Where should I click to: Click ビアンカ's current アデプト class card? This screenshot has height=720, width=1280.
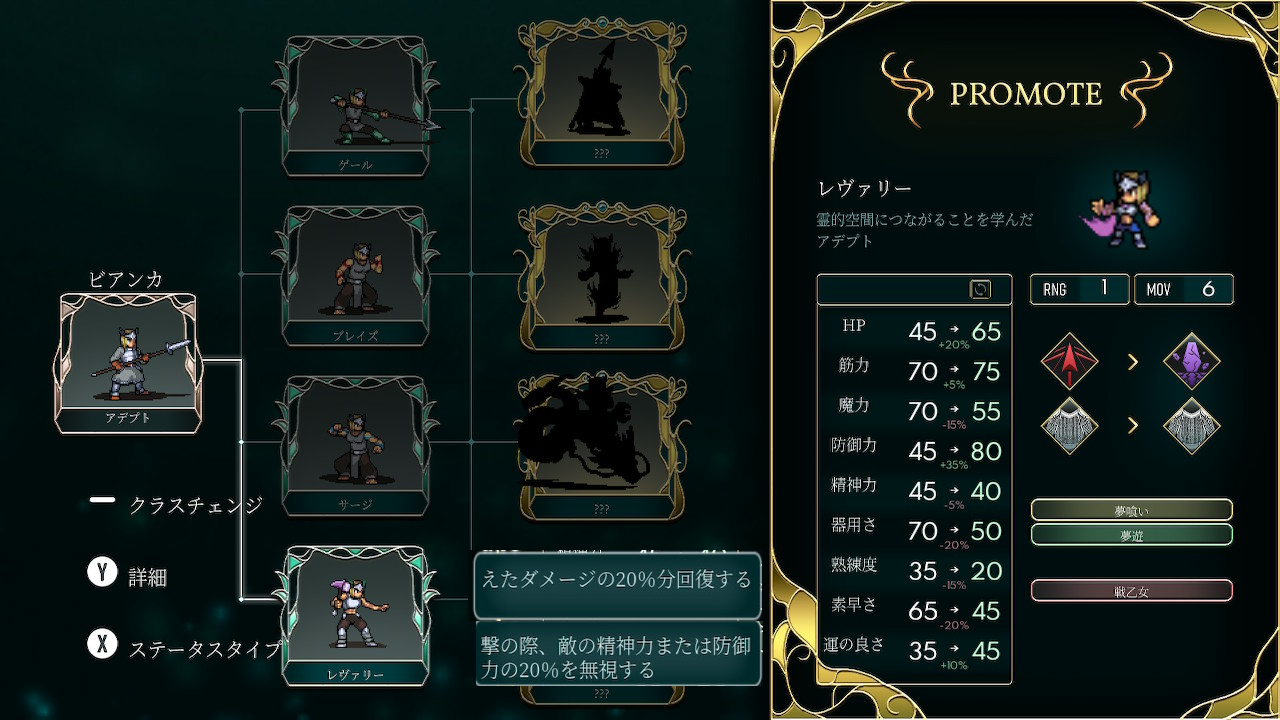pos(128,362)
